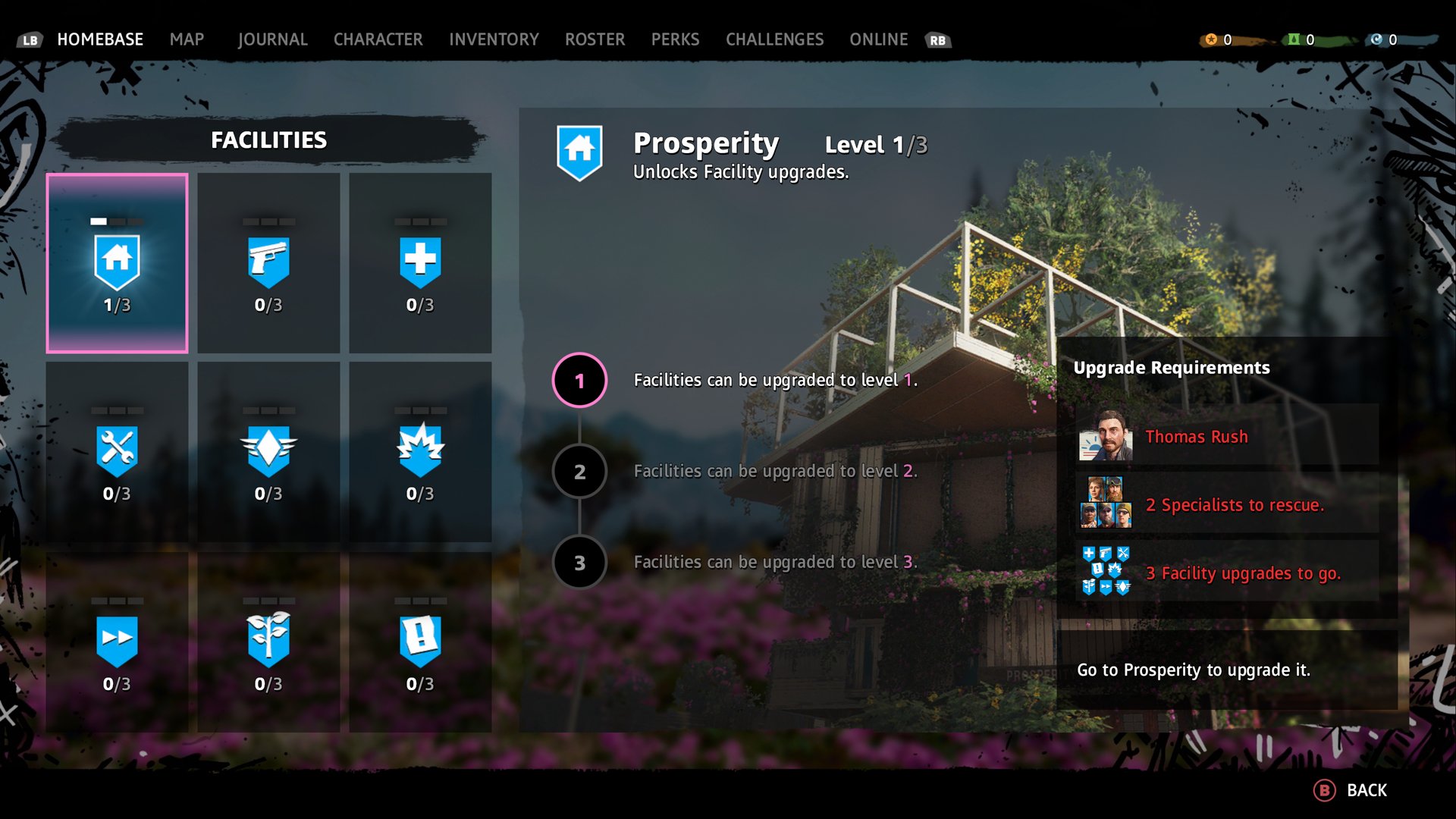Click the Thomas Rush requirement row
1456x819 pixels.
pos(1226,436)
